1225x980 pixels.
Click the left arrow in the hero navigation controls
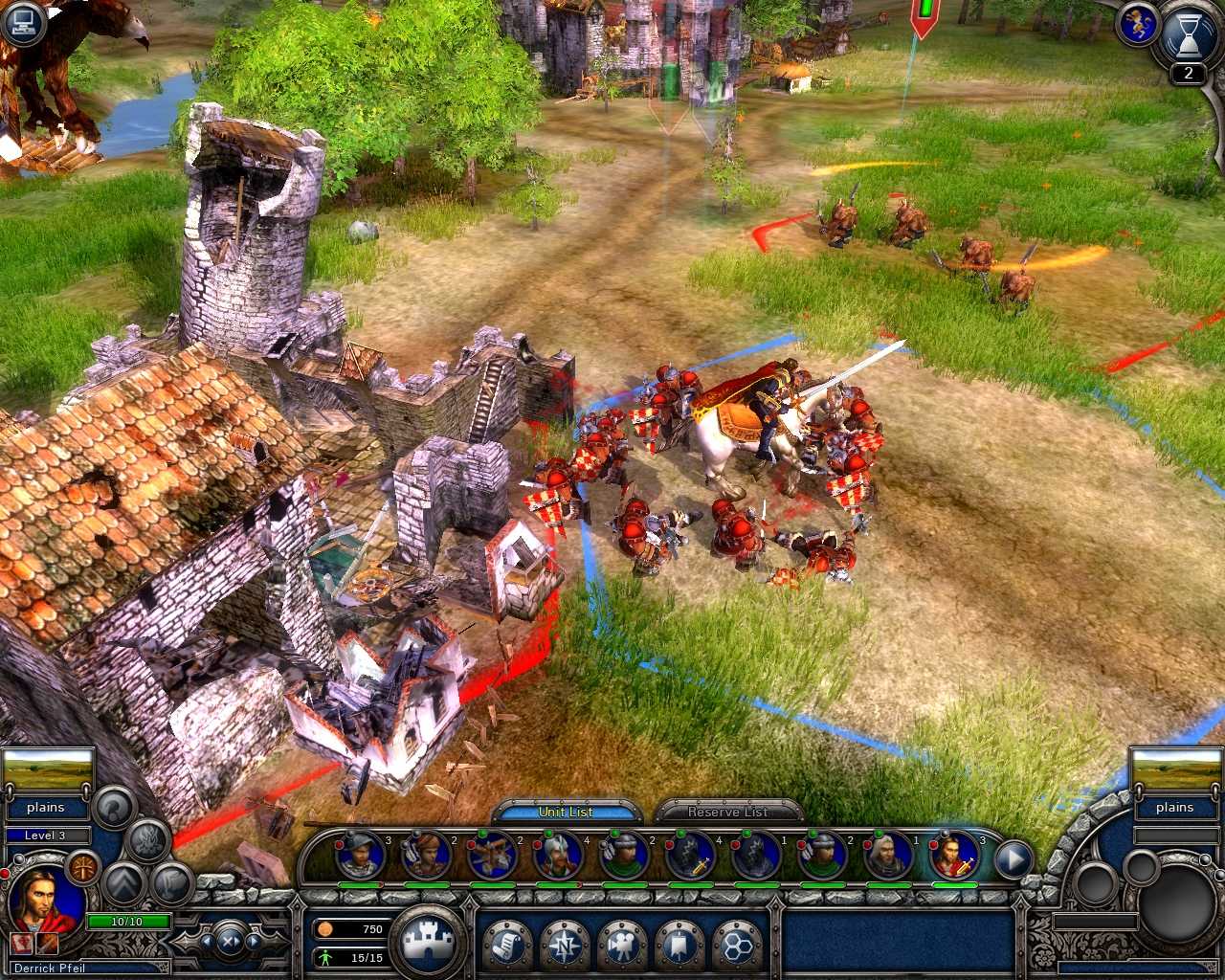click(208, 941)
